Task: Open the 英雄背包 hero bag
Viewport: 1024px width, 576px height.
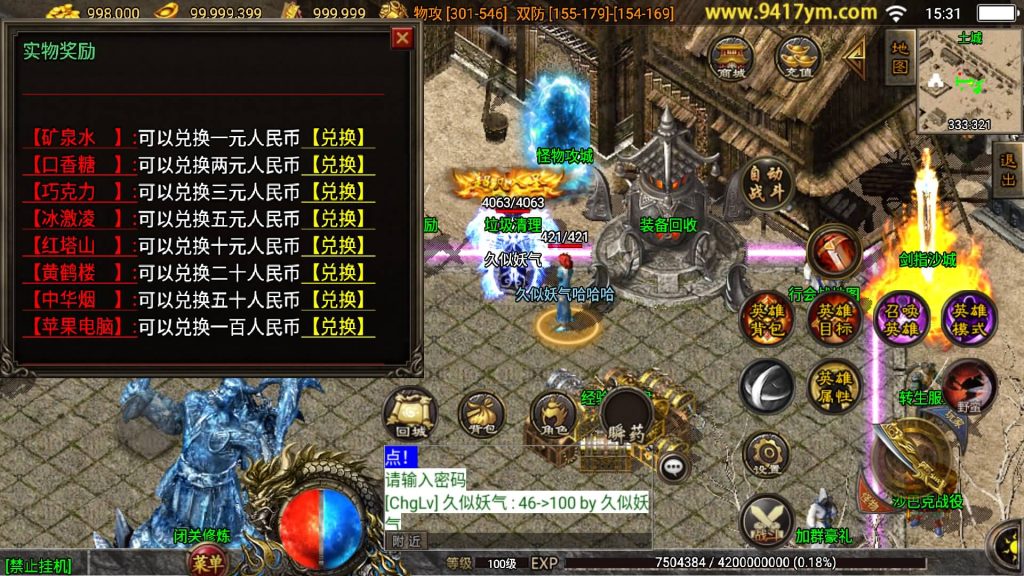Action: (766, 319)
